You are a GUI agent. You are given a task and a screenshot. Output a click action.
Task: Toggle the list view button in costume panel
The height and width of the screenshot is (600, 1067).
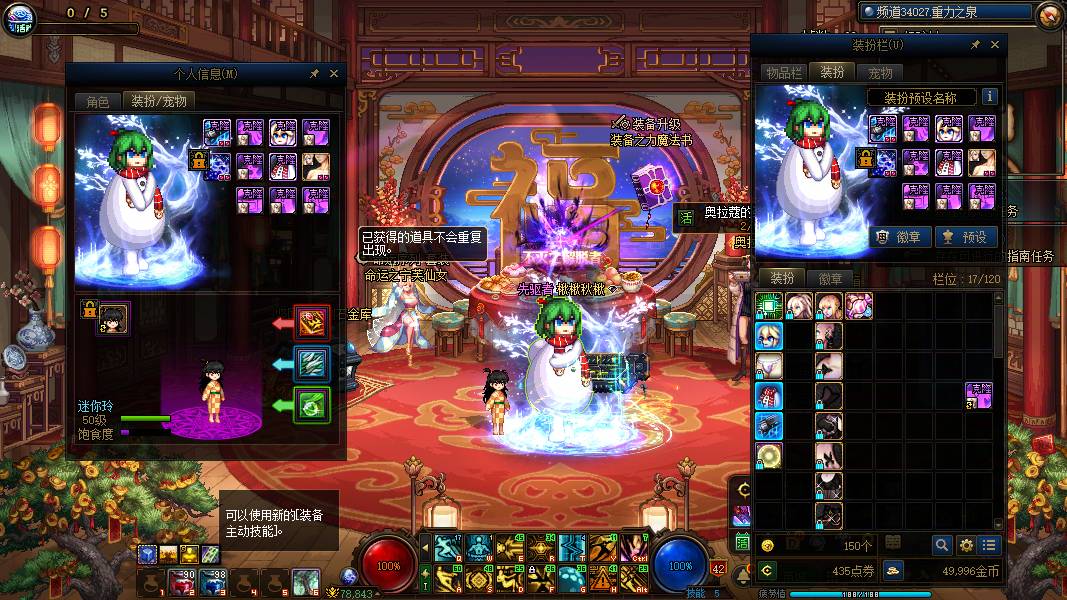click(989, 545)
